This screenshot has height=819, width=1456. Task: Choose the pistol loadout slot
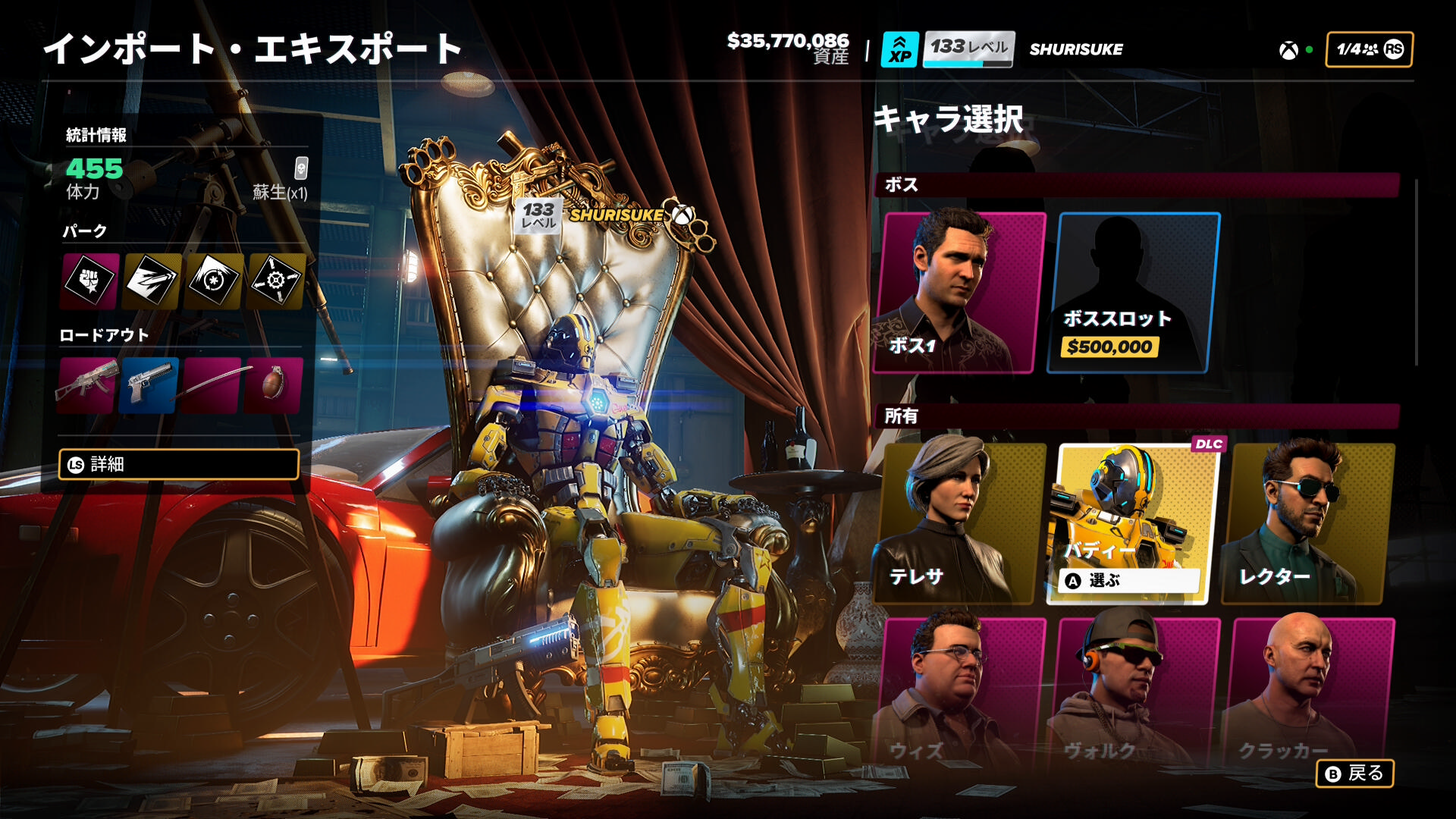tap(149, 384)
